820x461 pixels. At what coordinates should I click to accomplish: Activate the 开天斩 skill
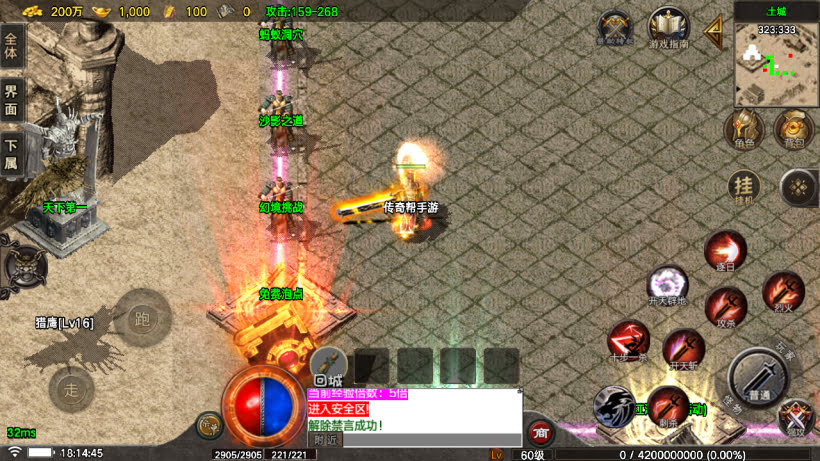(684, 350)
